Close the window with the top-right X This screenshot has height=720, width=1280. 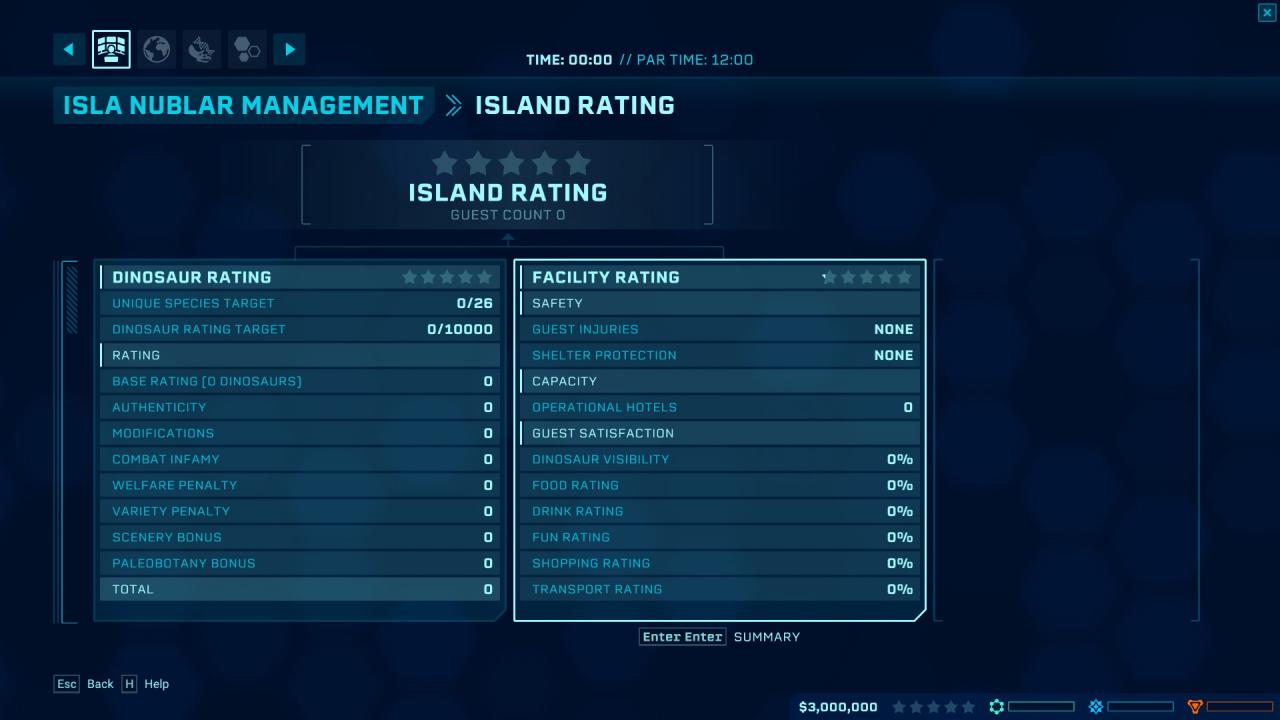1266,12
